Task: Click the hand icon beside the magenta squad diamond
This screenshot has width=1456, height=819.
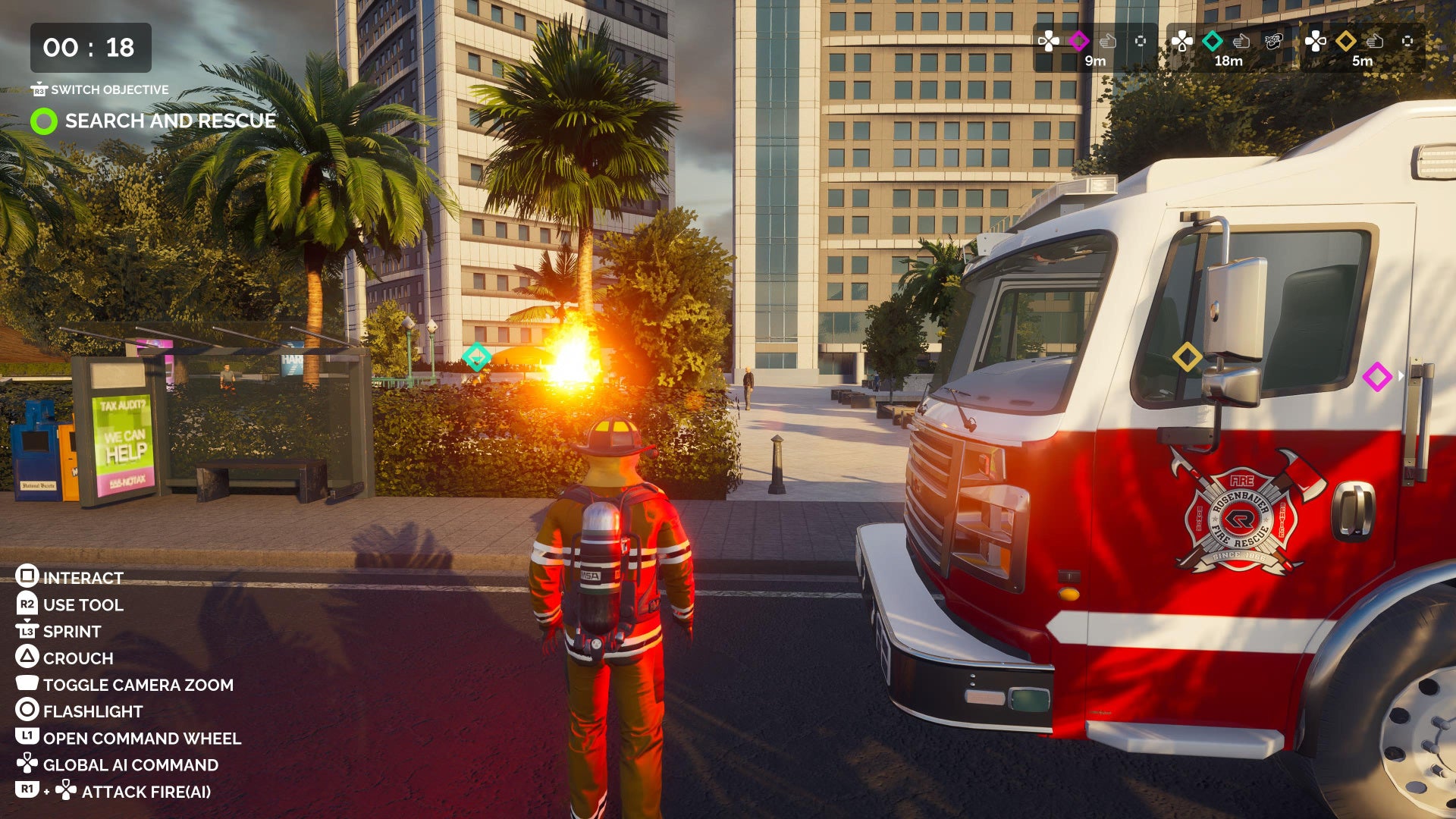Action: [1108, 41]
